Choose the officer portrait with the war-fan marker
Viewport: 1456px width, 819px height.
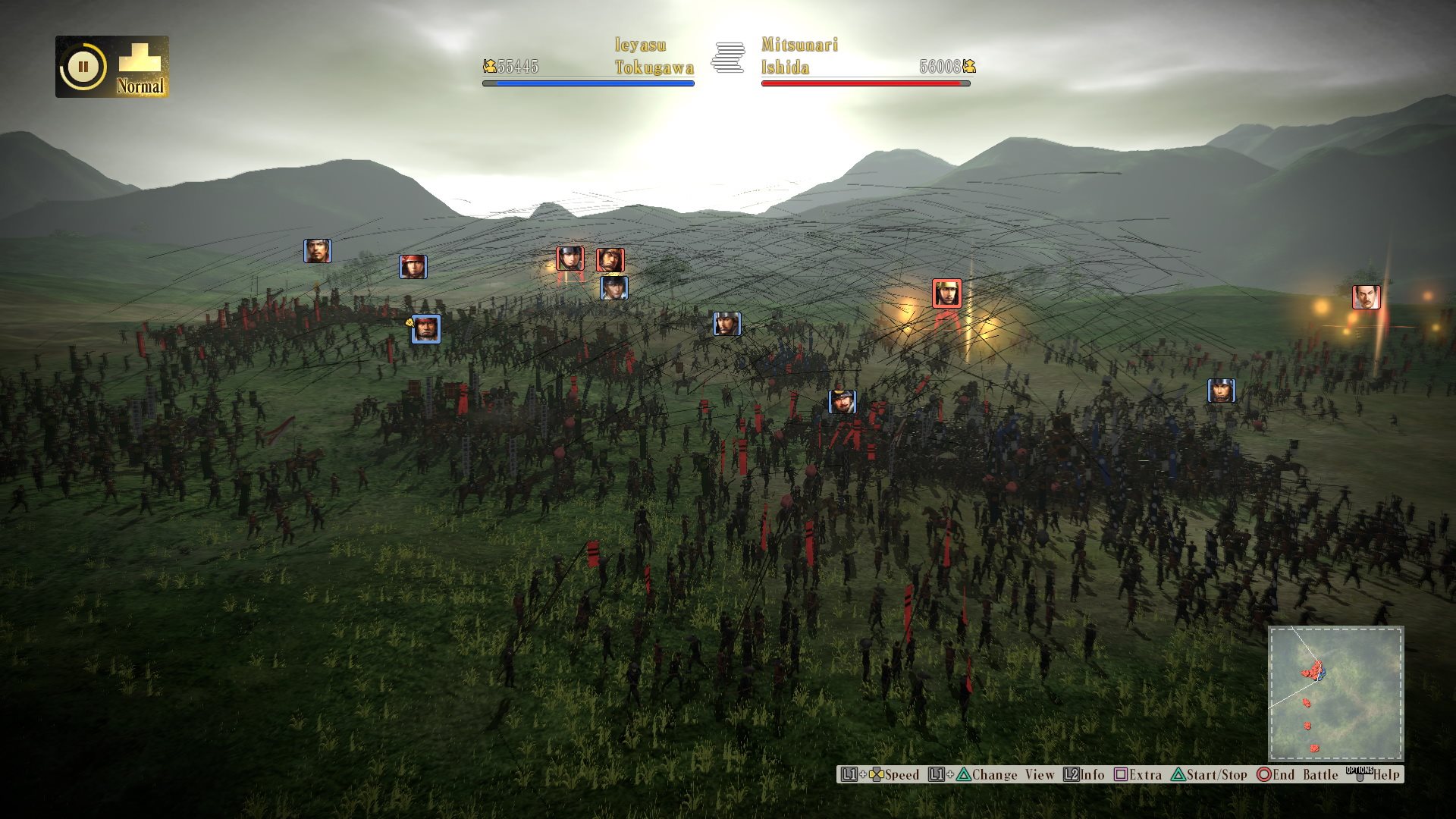425,329
